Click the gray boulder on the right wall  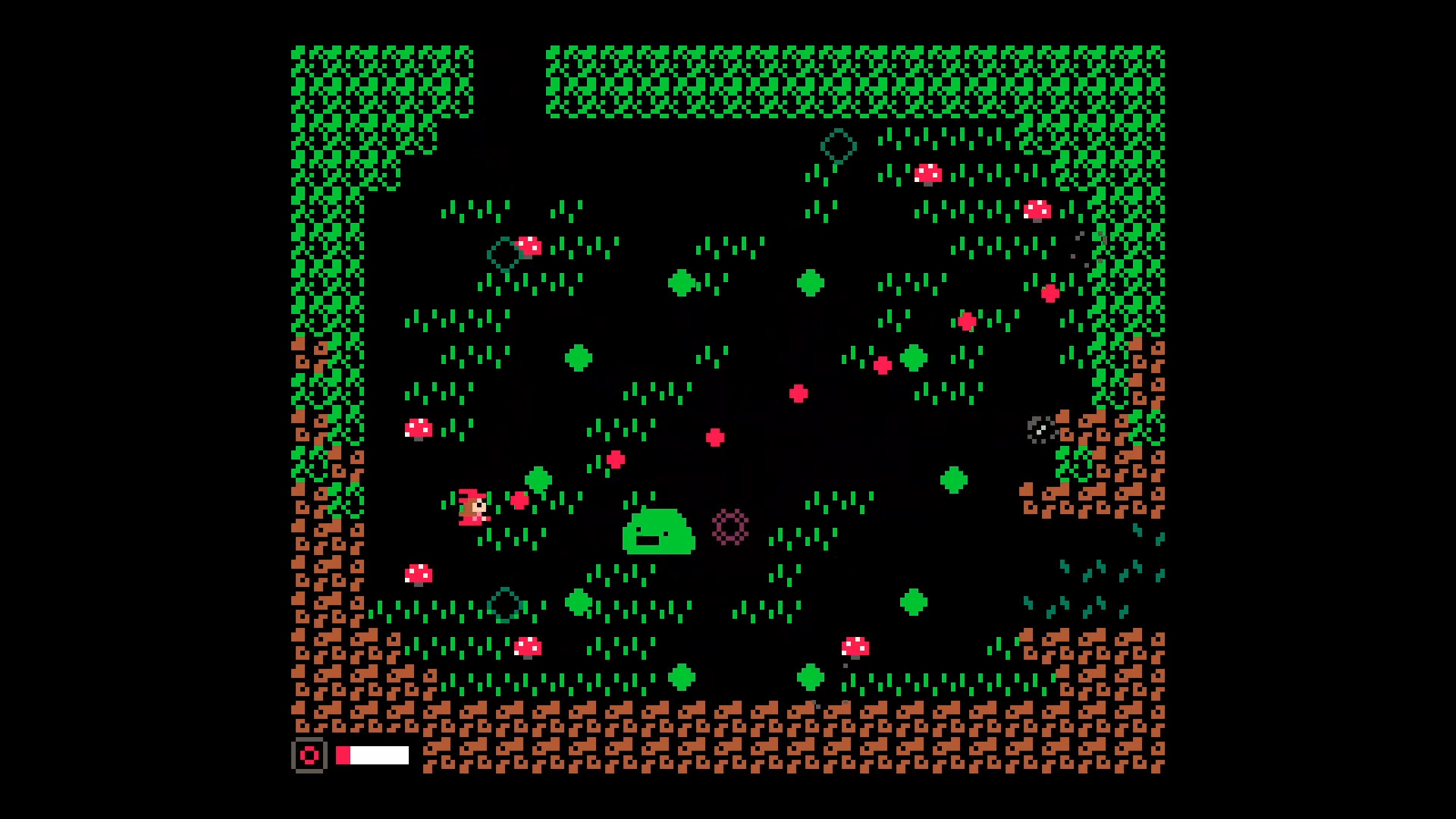(1040, 431)
